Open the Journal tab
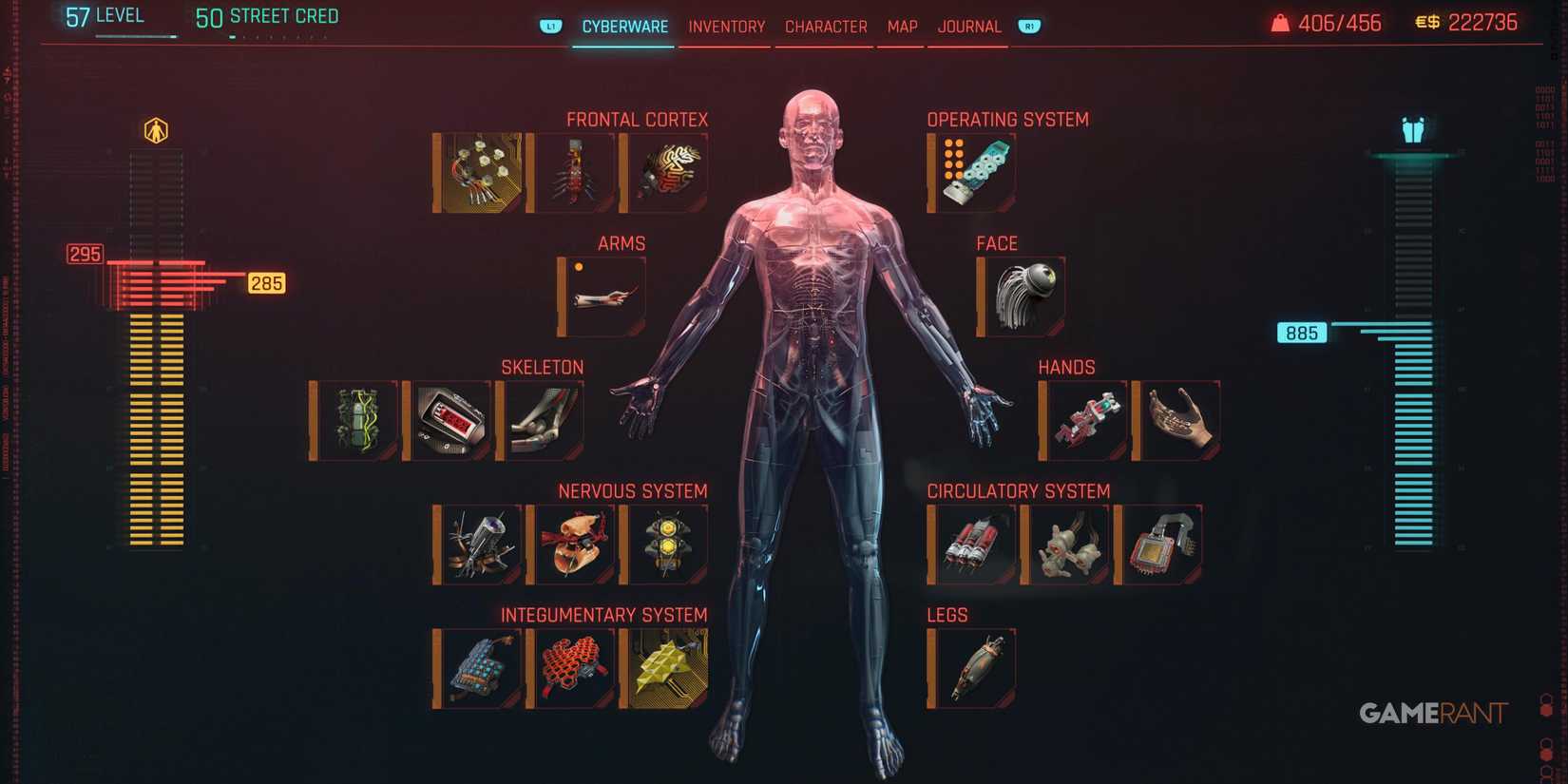The height and width of the screenshot is (784, 1568). point(968,27)
